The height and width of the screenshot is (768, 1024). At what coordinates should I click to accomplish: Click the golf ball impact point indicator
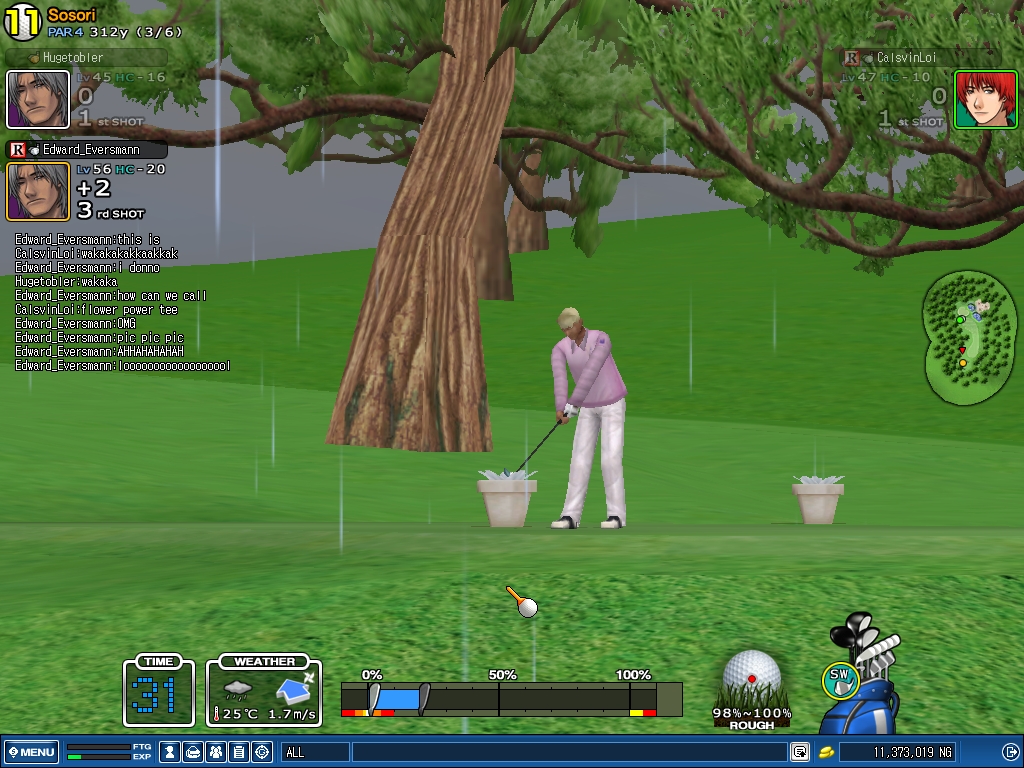coord(751,677)
